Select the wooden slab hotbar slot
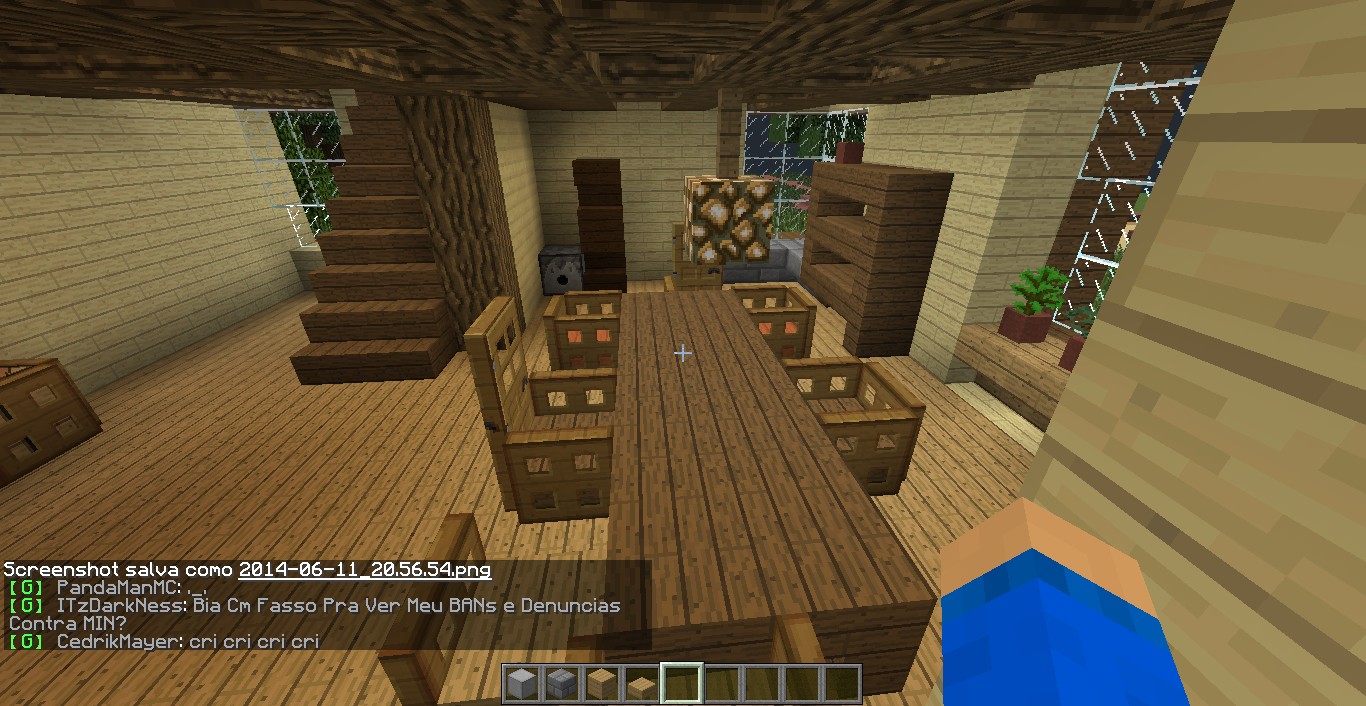The width and height of the screenshot is (1366, 706). coord(641,685)
